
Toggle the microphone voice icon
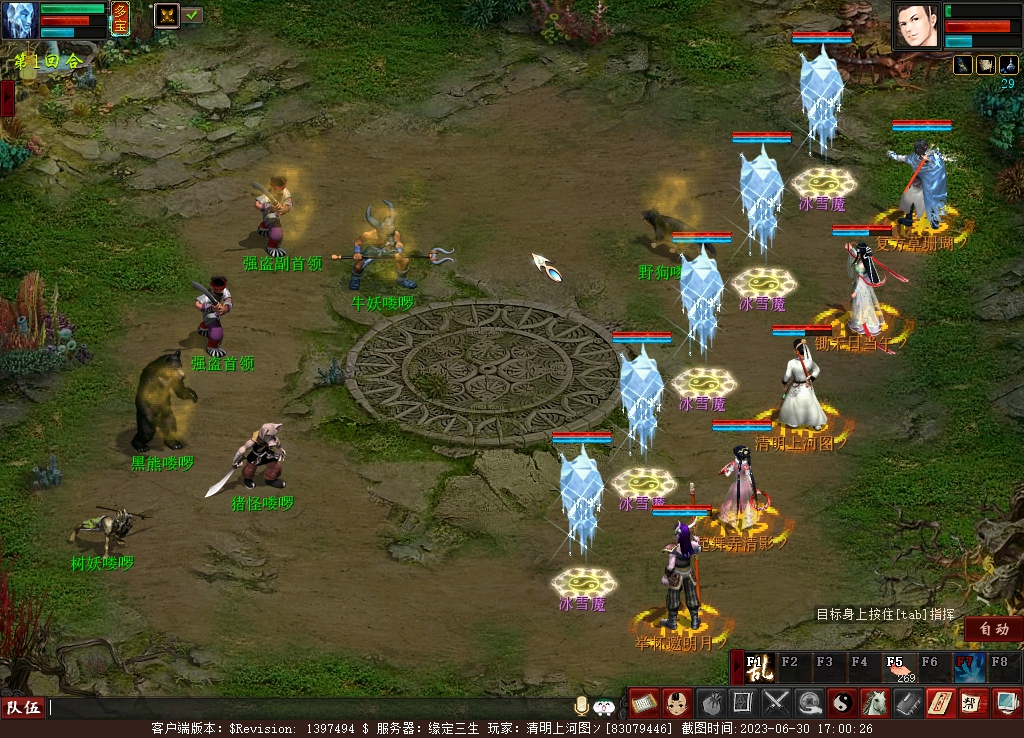point(581,707)
